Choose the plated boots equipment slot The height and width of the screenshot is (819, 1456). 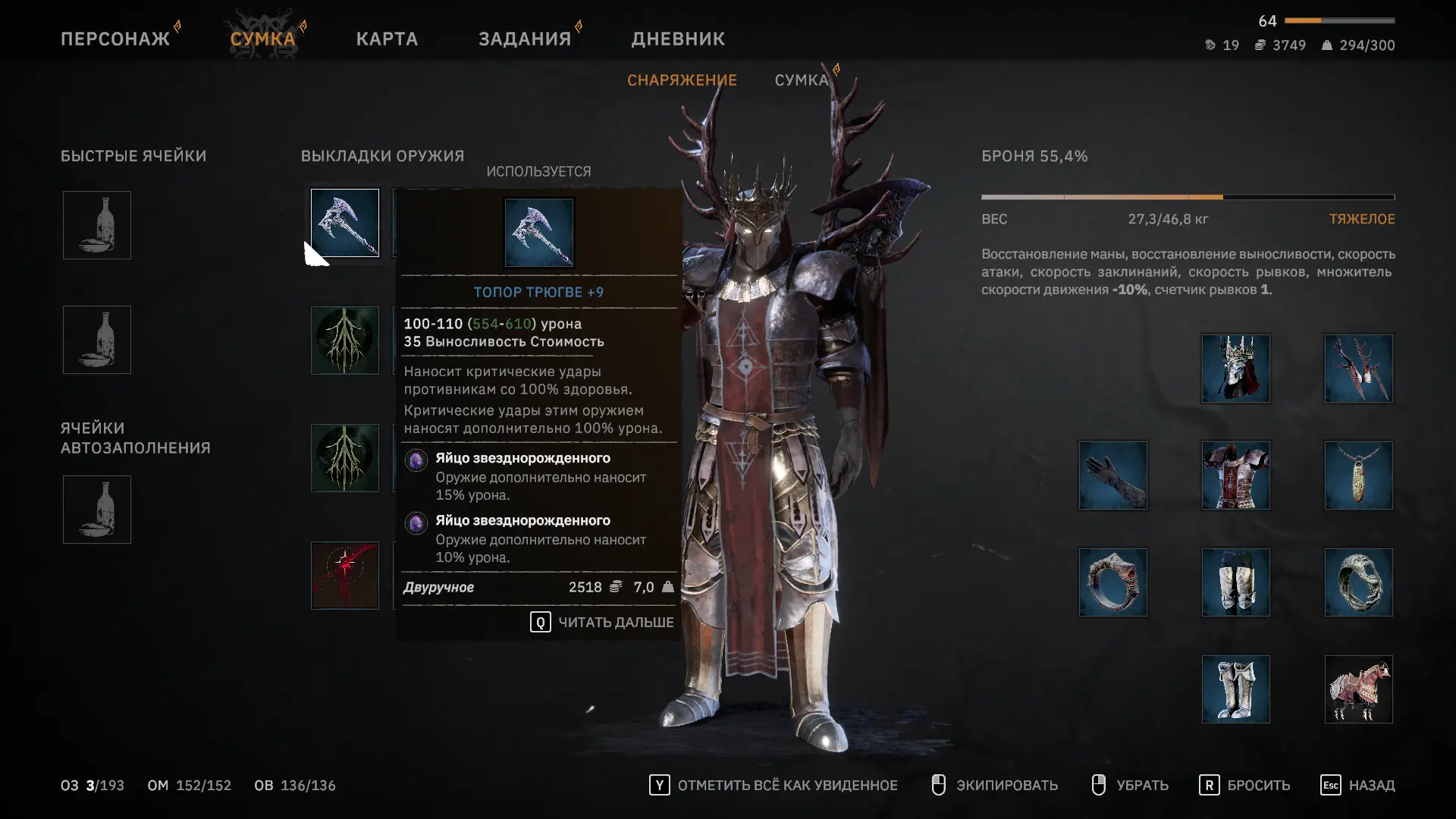tap(1236, 689)
